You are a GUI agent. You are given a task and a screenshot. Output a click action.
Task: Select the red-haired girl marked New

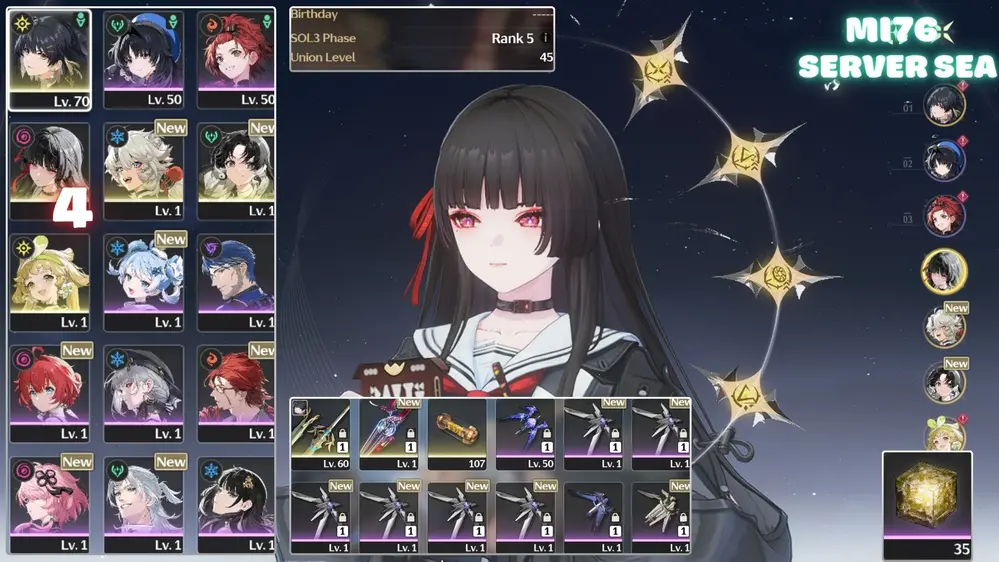pyautogui.click(x=50, y=393)
